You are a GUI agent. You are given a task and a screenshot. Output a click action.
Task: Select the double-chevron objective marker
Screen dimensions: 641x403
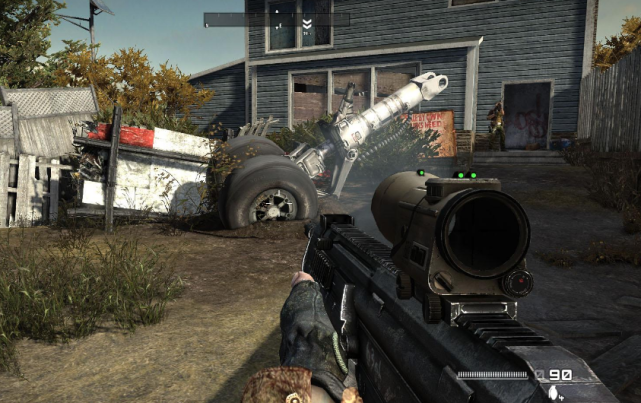[307, 23]
